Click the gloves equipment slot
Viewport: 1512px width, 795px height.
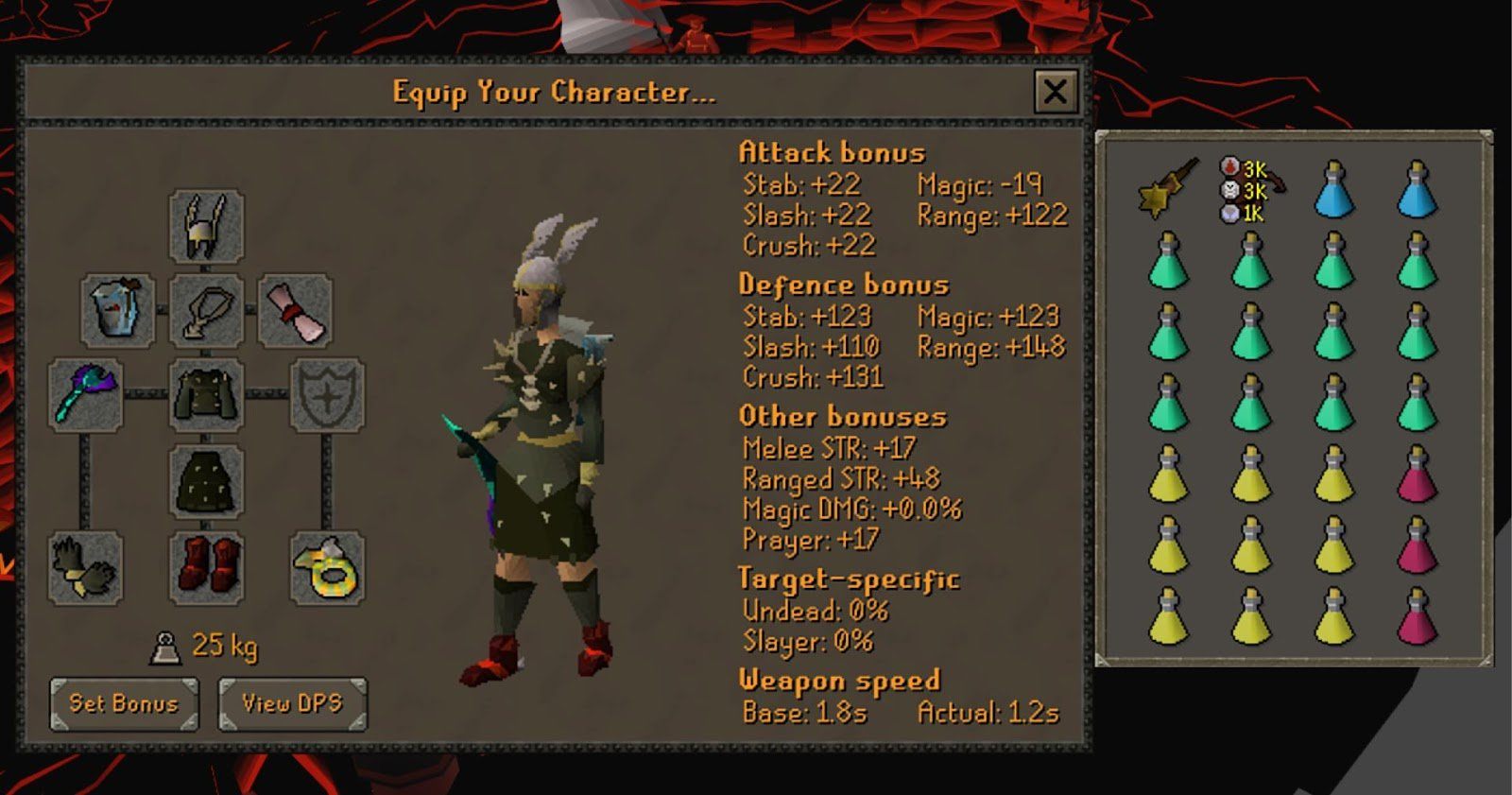[x=86, y=567]
